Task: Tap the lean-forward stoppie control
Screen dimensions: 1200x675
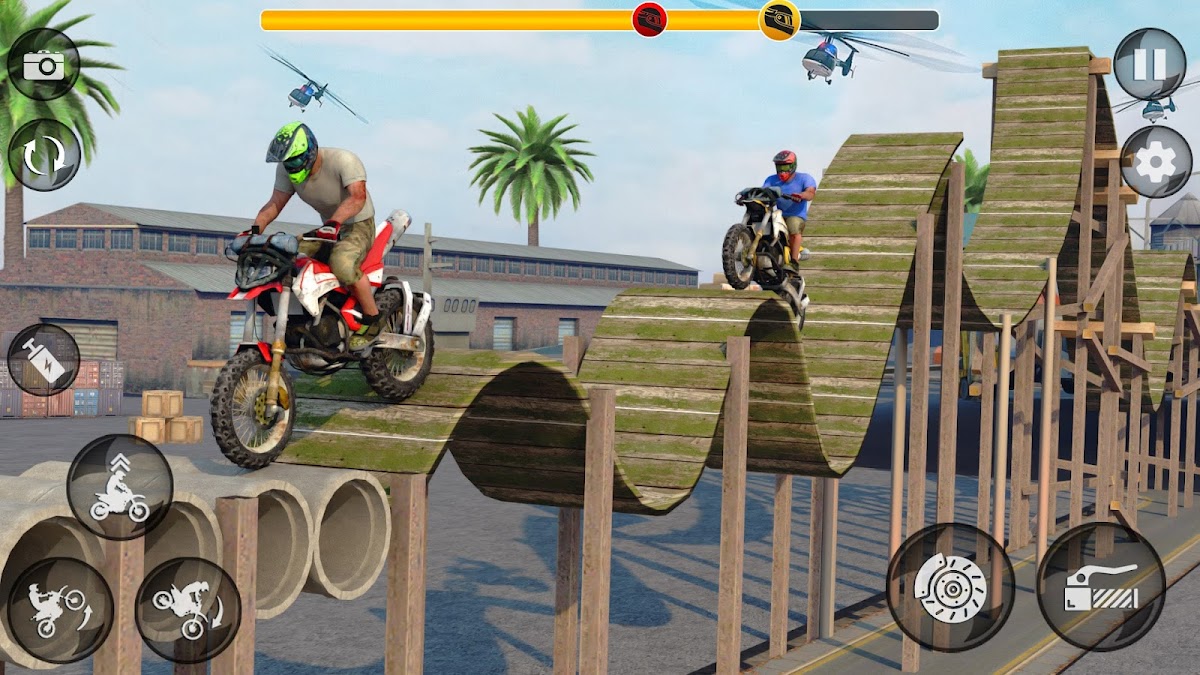Action: tap(188, 611)
